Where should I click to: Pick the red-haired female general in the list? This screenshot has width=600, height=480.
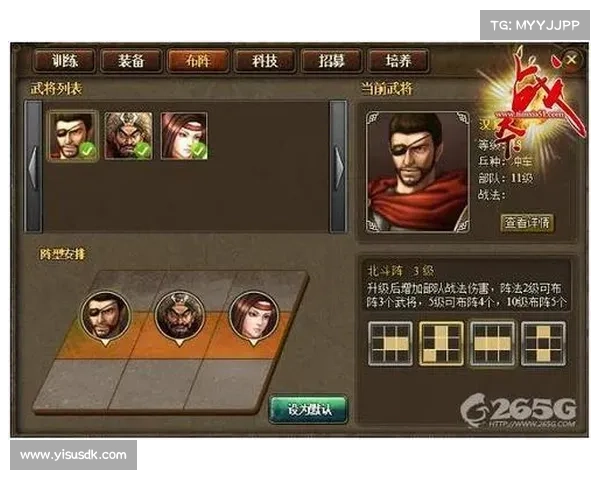click(x=184, y=136)
